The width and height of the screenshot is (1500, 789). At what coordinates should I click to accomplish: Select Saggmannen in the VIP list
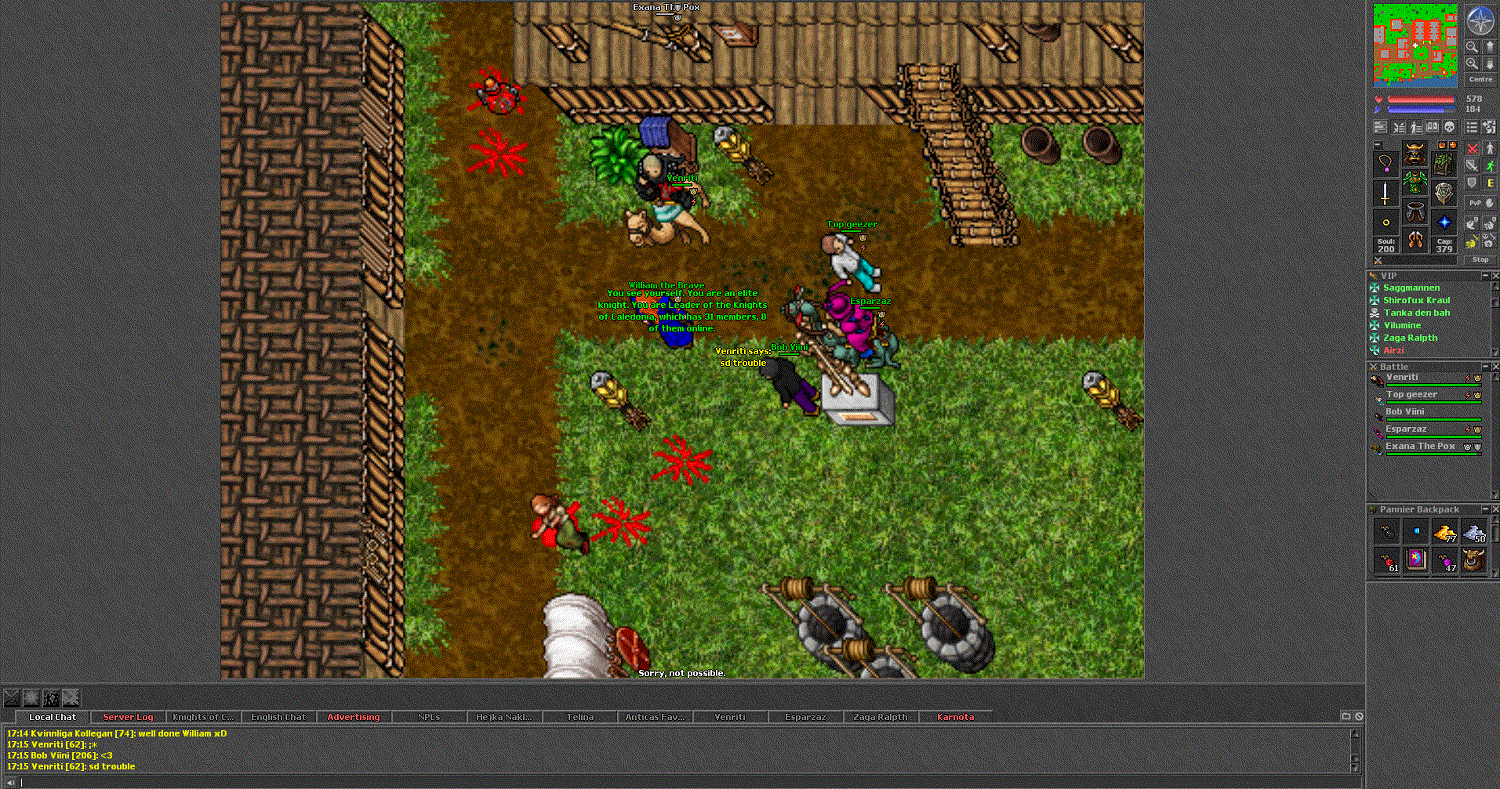point(1412,288)
